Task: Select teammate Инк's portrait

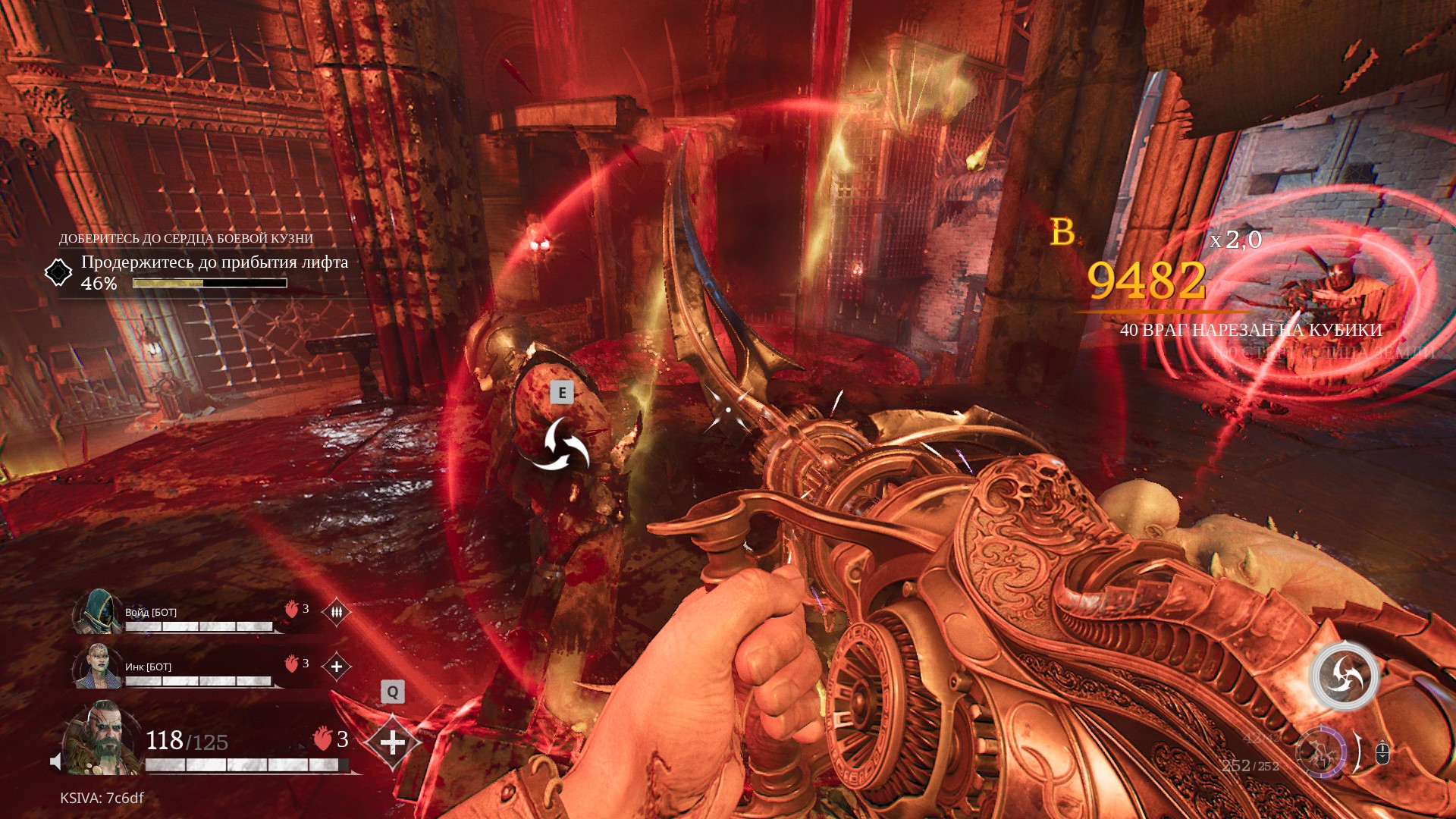Action: click(x=98, y=666)
